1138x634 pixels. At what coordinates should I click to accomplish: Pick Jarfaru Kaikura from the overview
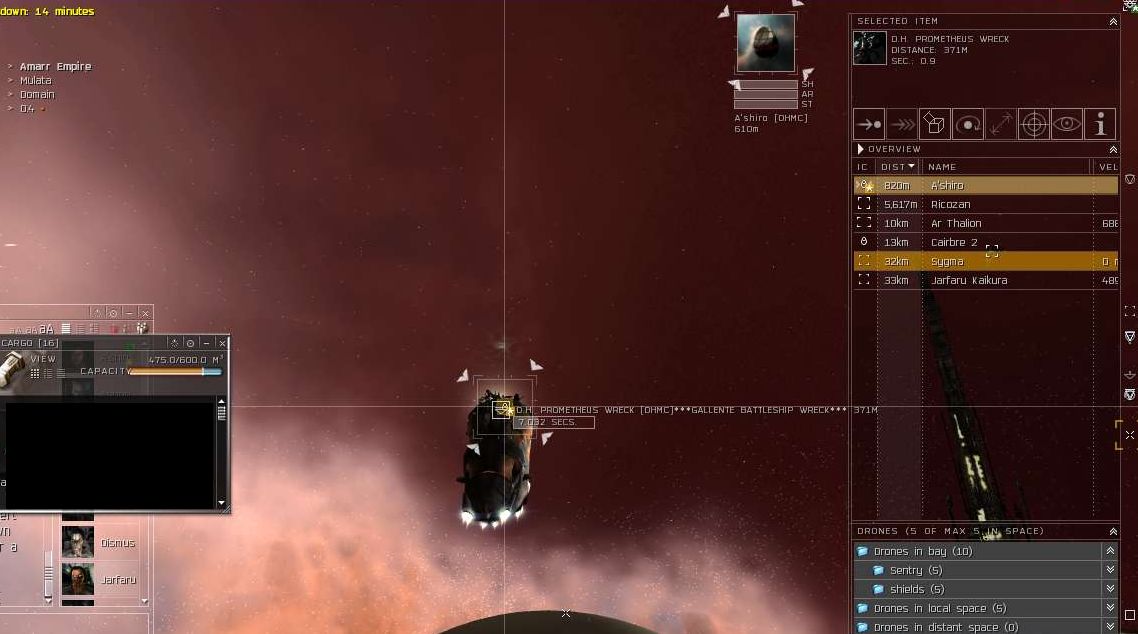tap(968, 281)
